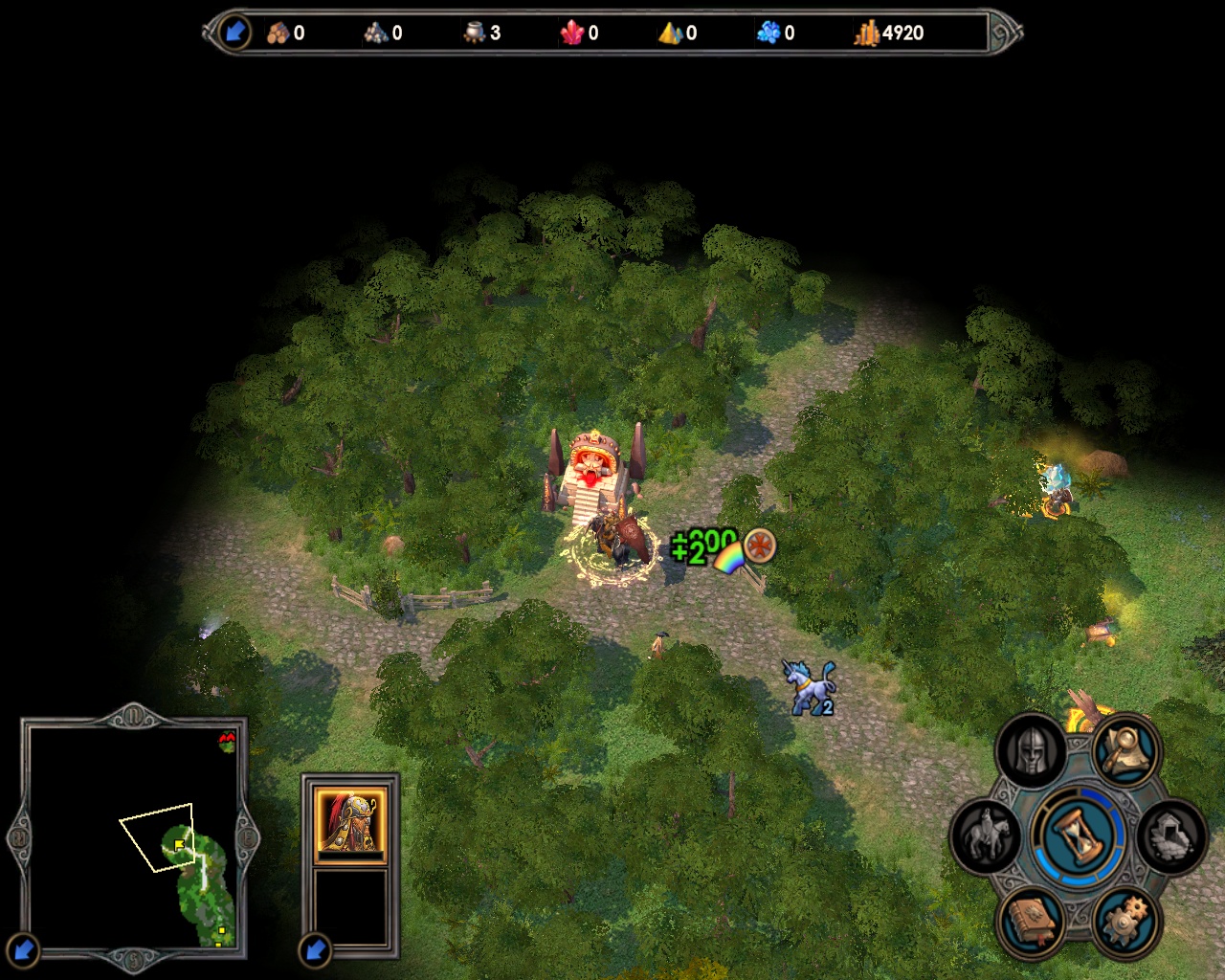This screenshot has width=1225, height=980.
Task: Click the blue gems resource icon
Action: click(768, 33)
